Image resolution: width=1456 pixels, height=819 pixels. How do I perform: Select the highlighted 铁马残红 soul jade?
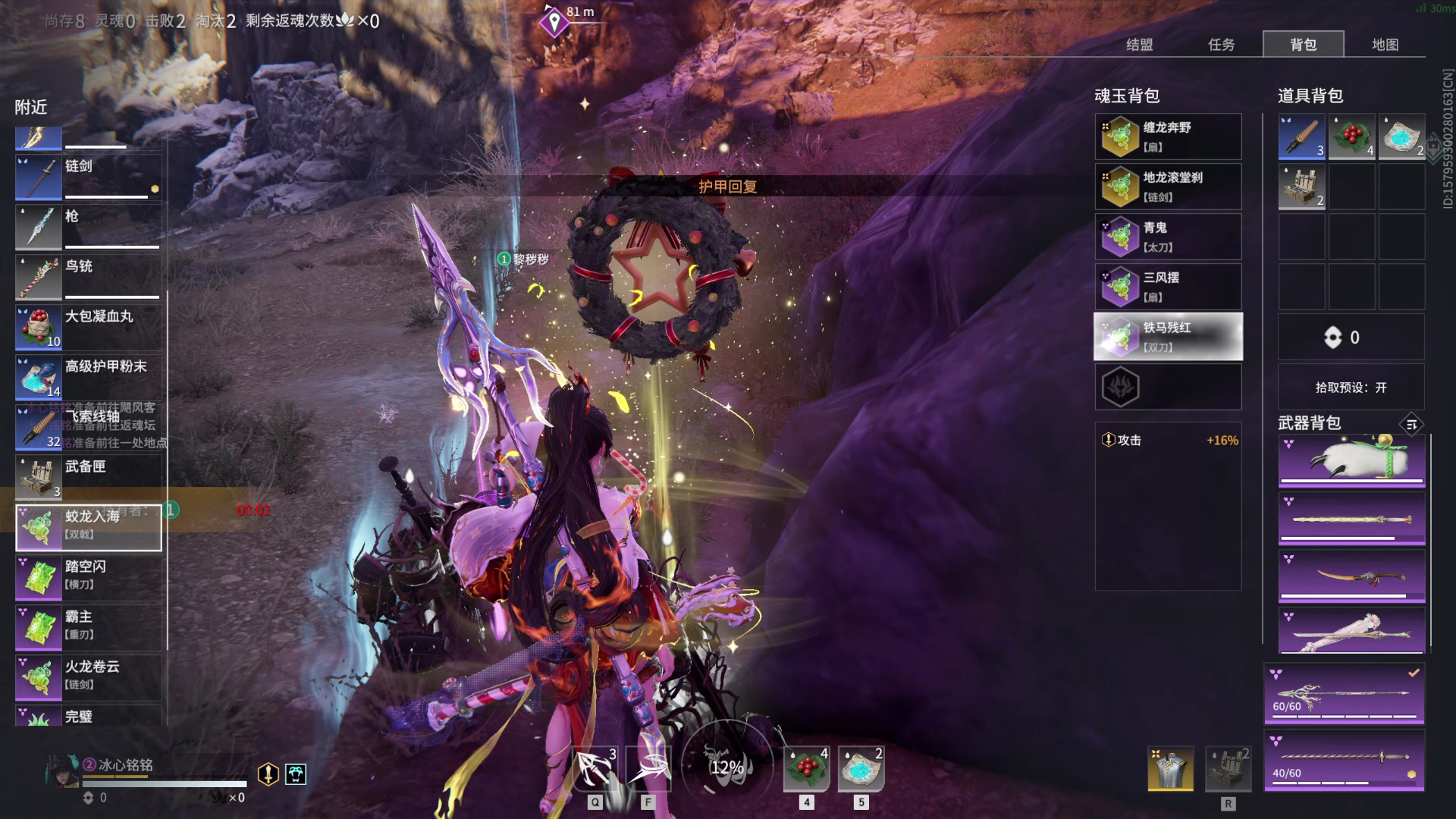coord(1168,337)
